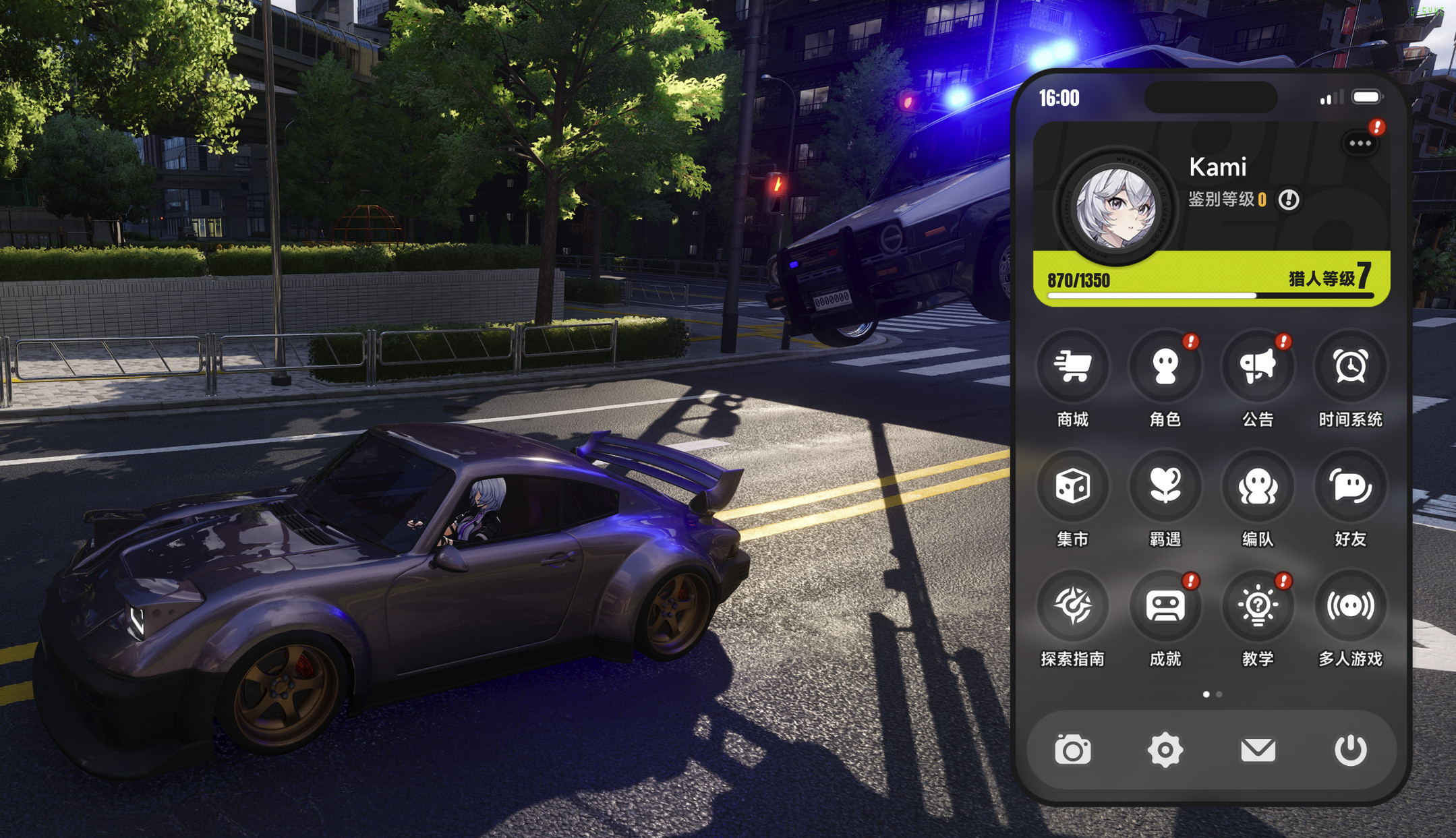
Task: Click the info icon beside 鉴别等级
Action: click(x=1289, y=200)
